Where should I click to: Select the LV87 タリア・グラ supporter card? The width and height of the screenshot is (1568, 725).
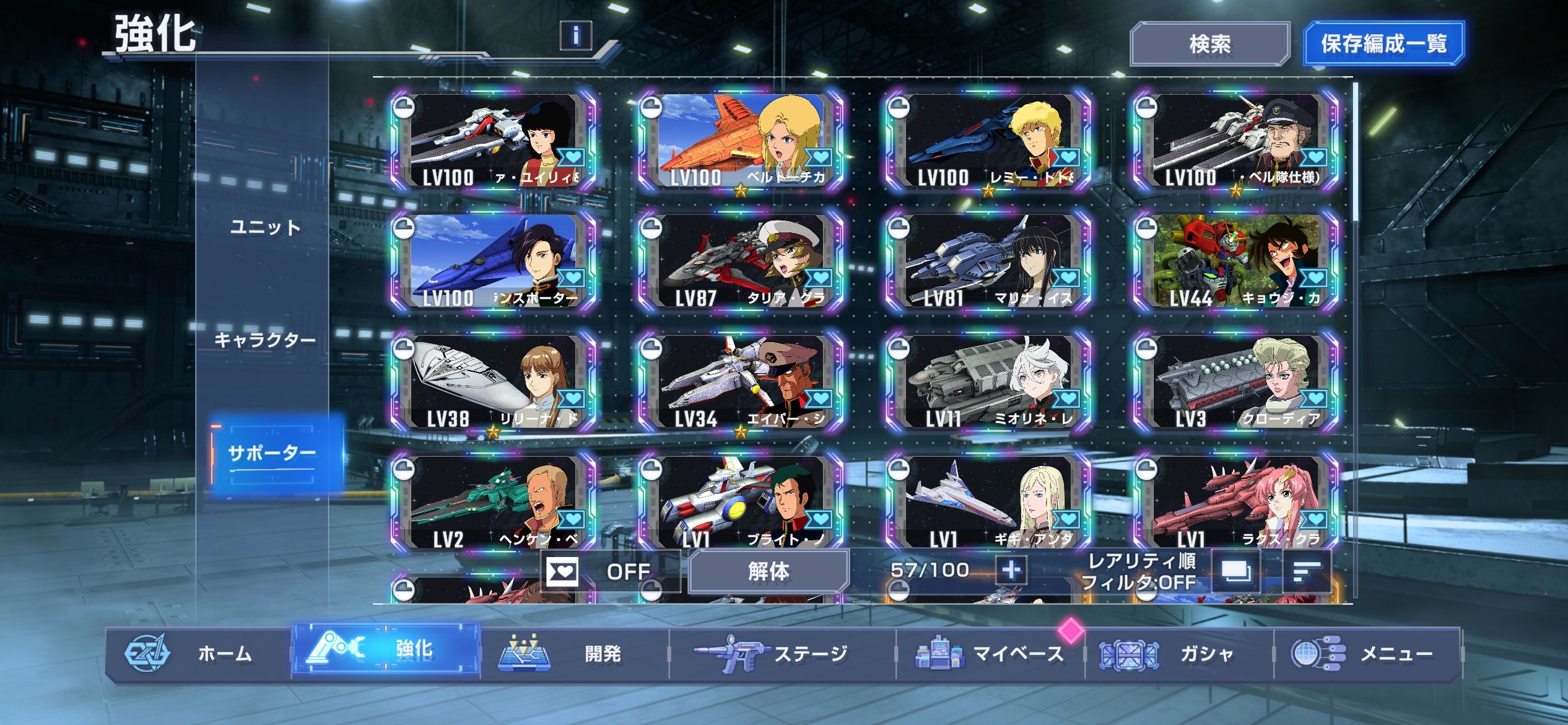tap(741, 261)
